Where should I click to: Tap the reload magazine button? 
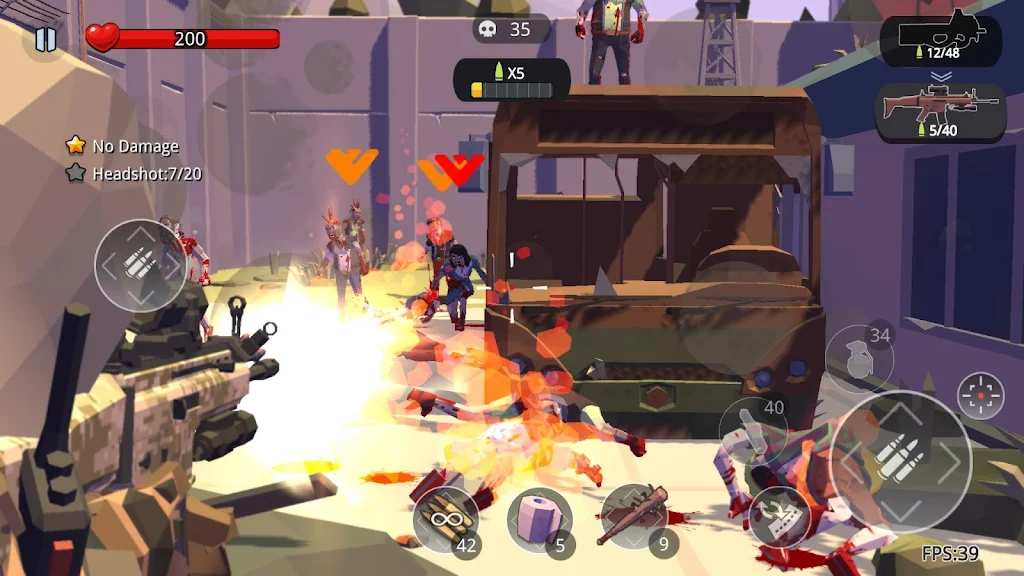[x=781, y=513]
